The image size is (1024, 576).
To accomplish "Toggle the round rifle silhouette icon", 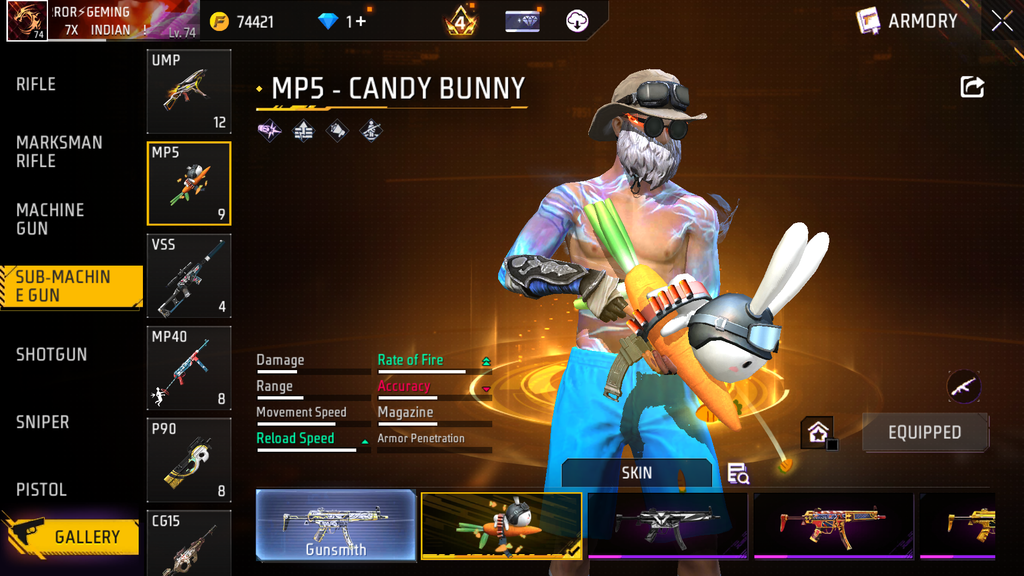I will 963,386.
